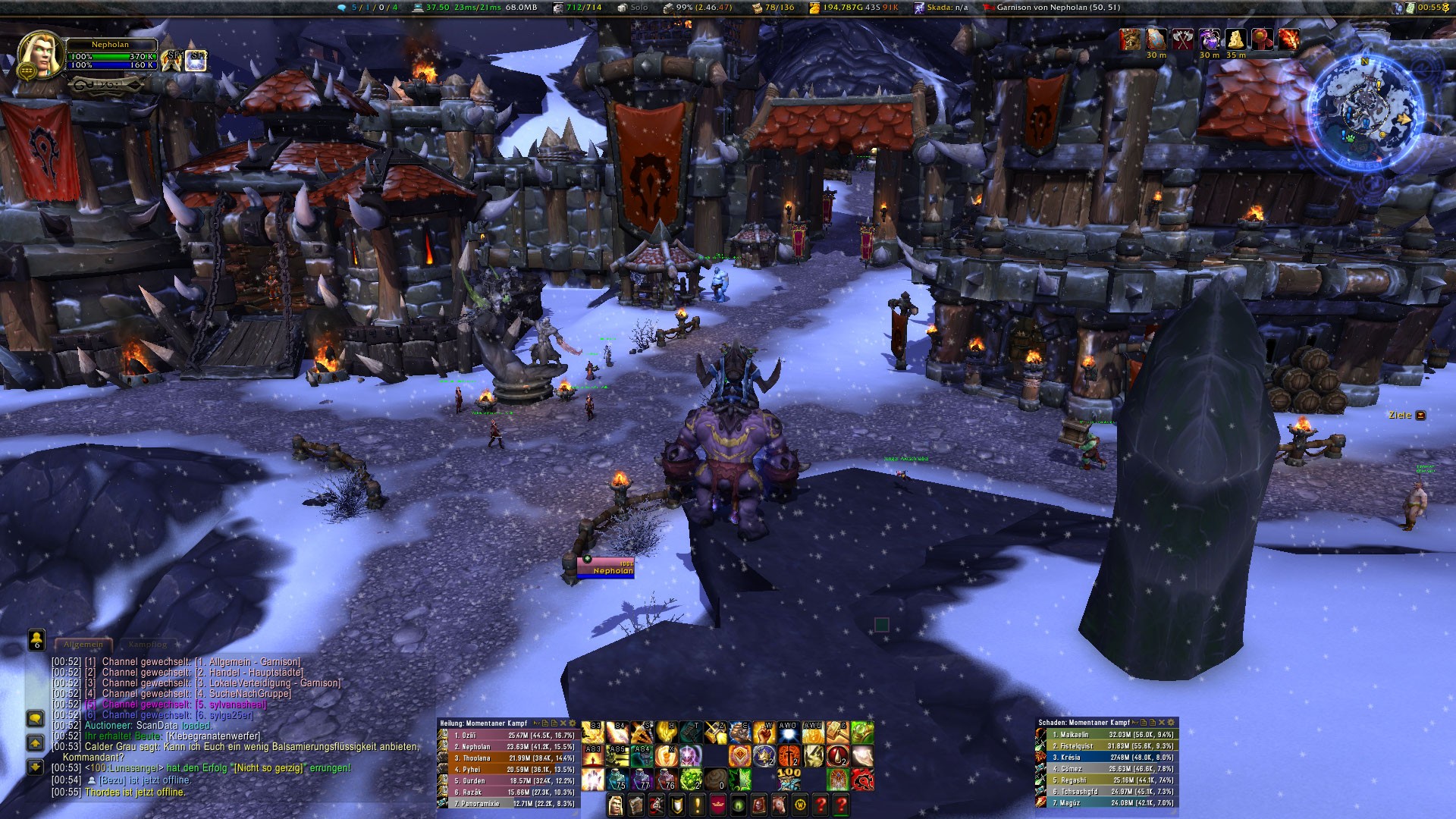Screen dimensions: 1456x819
Task: Open the Heilung Skada window settings gear
Action: click(573, 723)
